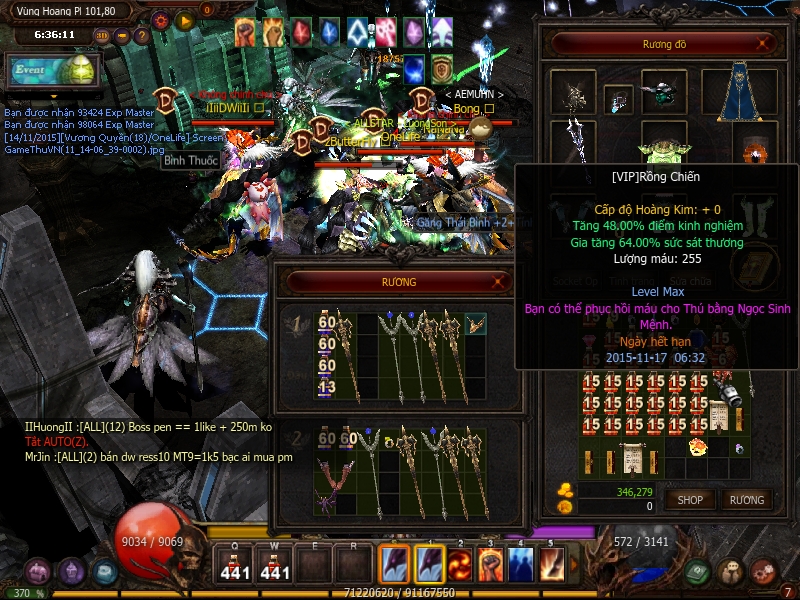Close the Rương đồ inventory panel
Screen dimensions: 800x600
pos(763,44)
